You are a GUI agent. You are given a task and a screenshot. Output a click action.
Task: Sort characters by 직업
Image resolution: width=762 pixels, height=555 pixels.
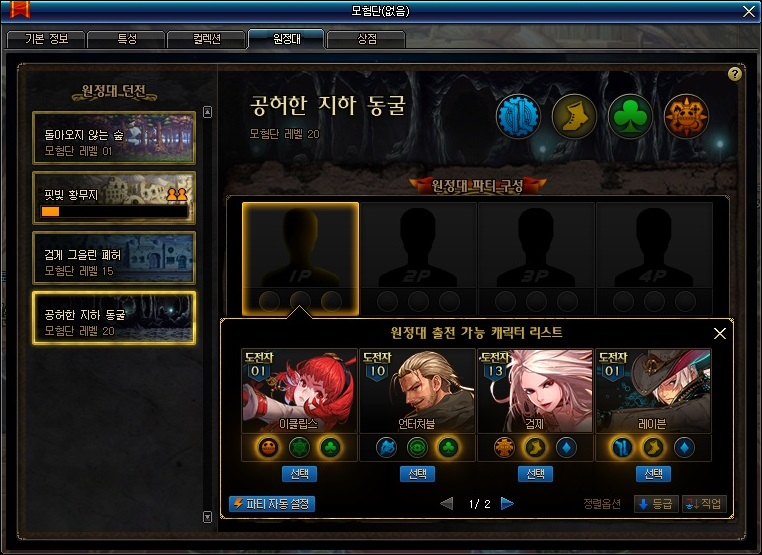[x=704, y=504]
